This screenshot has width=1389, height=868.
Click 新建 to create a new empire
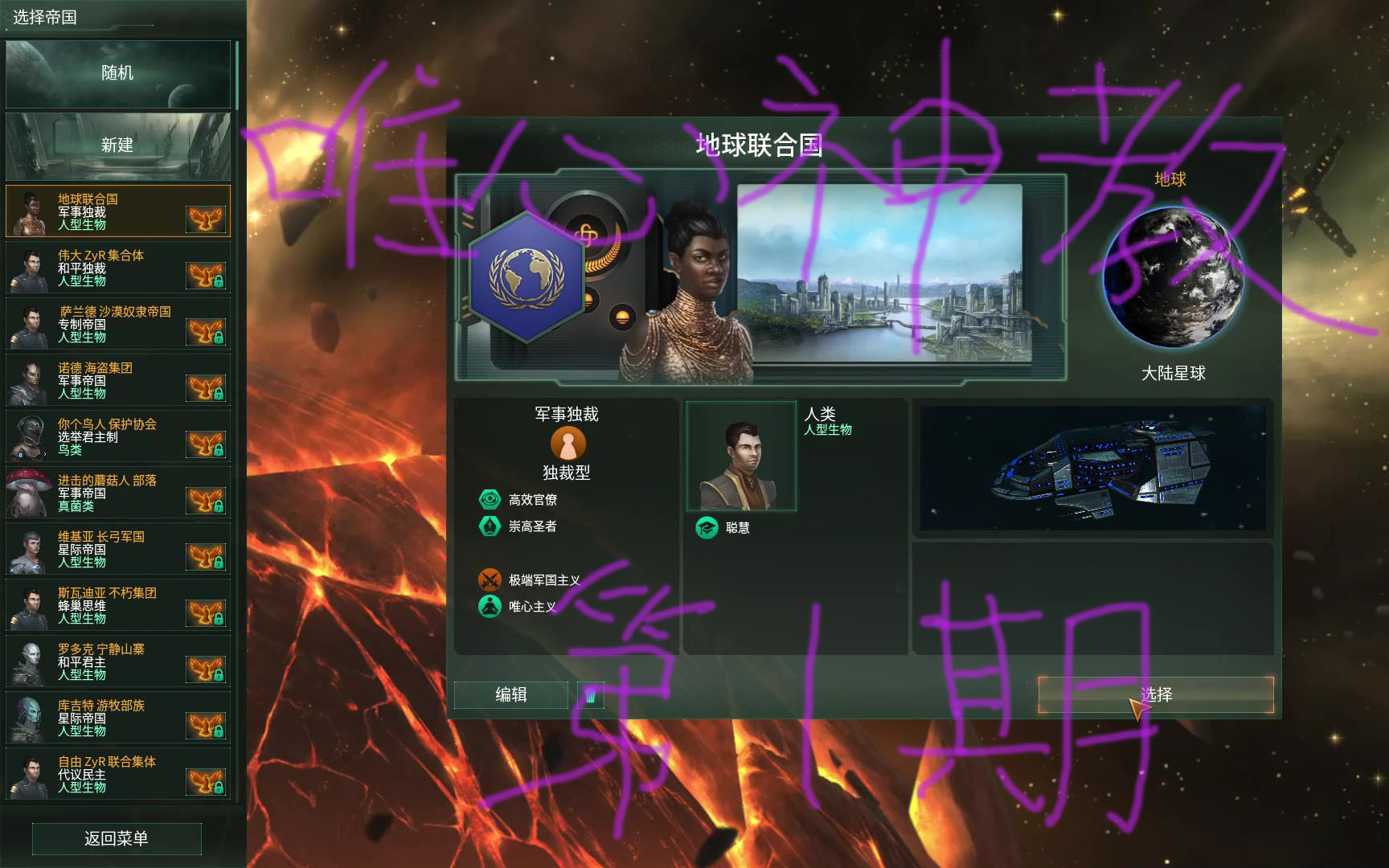click(x=117, y=145)
